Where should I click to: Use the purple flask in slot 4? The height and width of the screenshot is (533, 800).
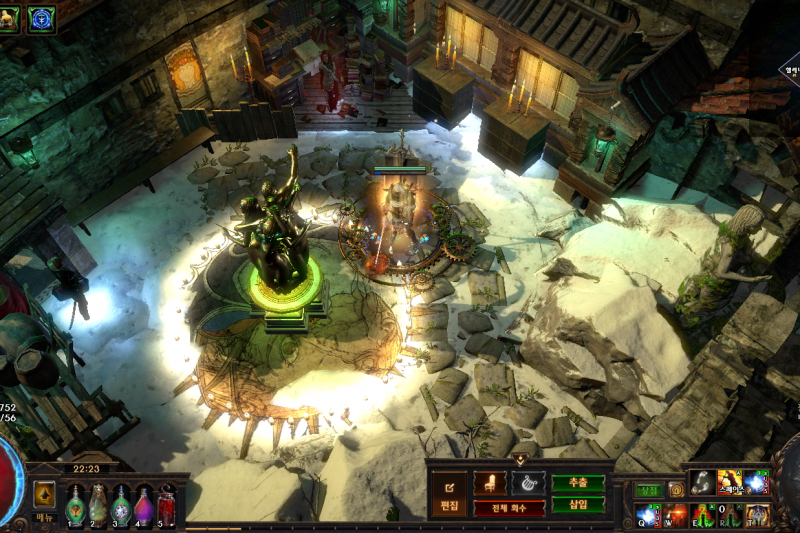144,506
